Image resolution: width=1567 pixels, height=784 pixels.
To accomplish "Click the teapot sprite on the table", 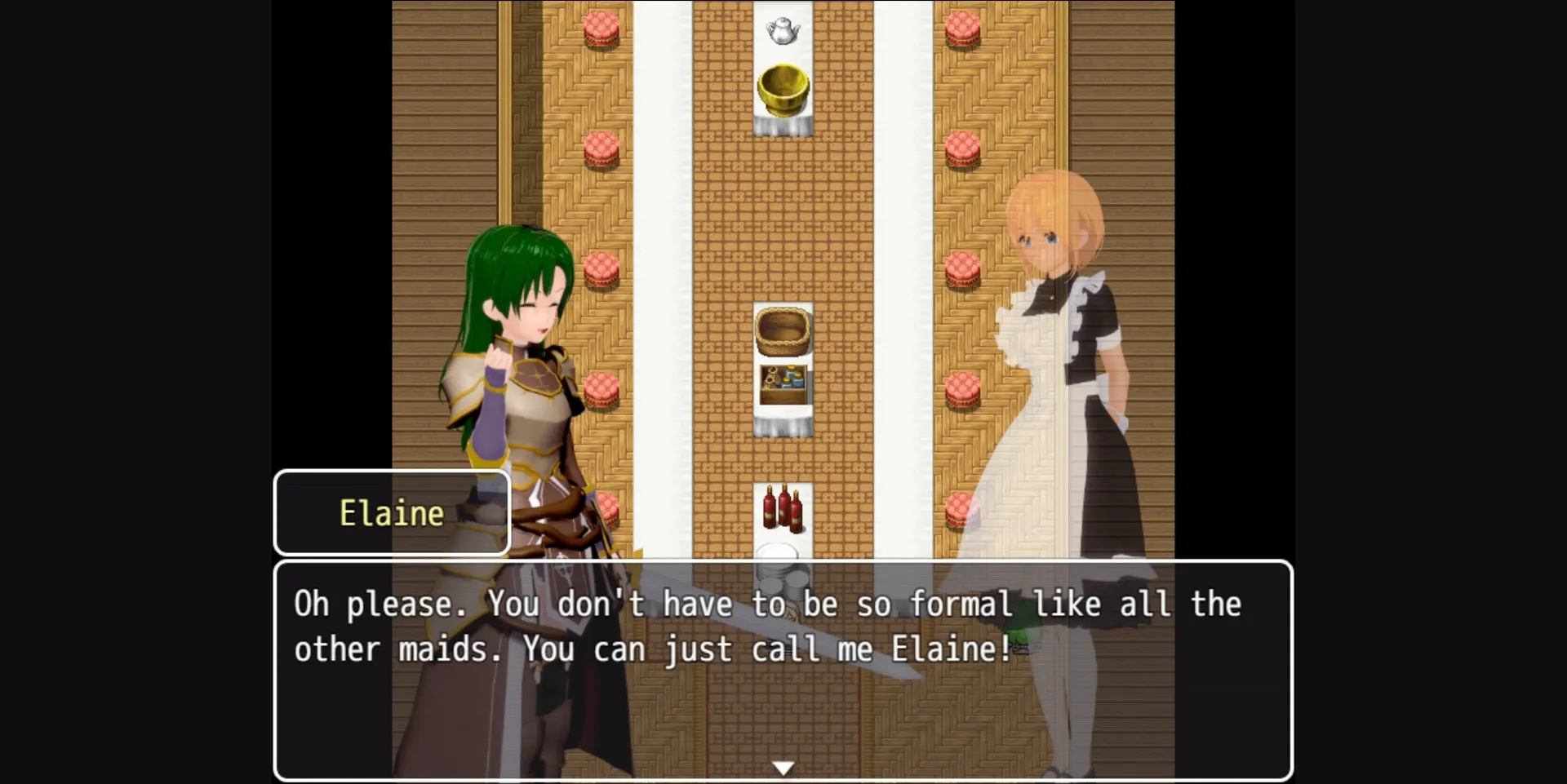I will [782, 29].
